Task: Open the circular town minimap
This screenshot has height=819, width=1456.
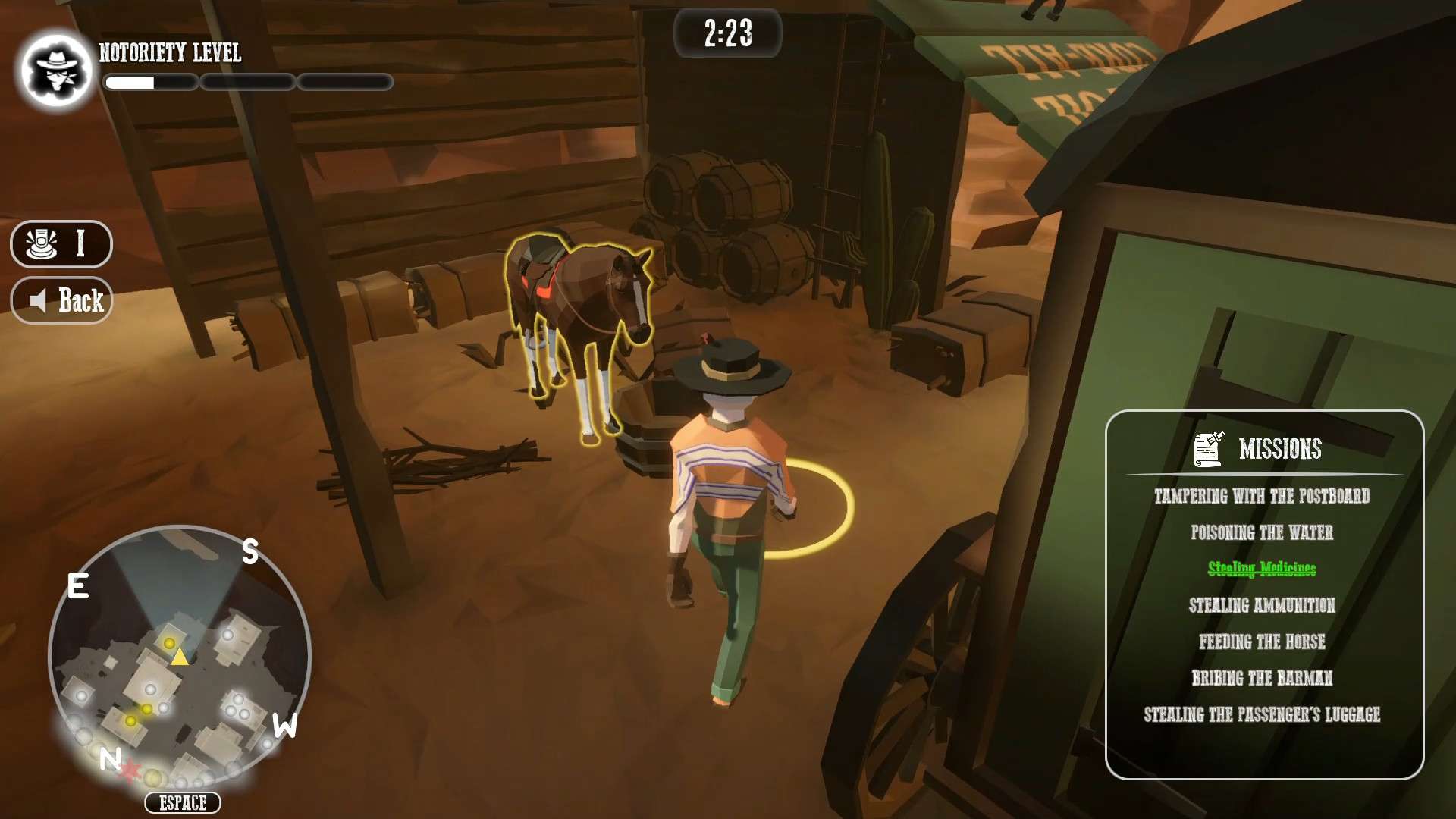Action: tap(180, 656)
